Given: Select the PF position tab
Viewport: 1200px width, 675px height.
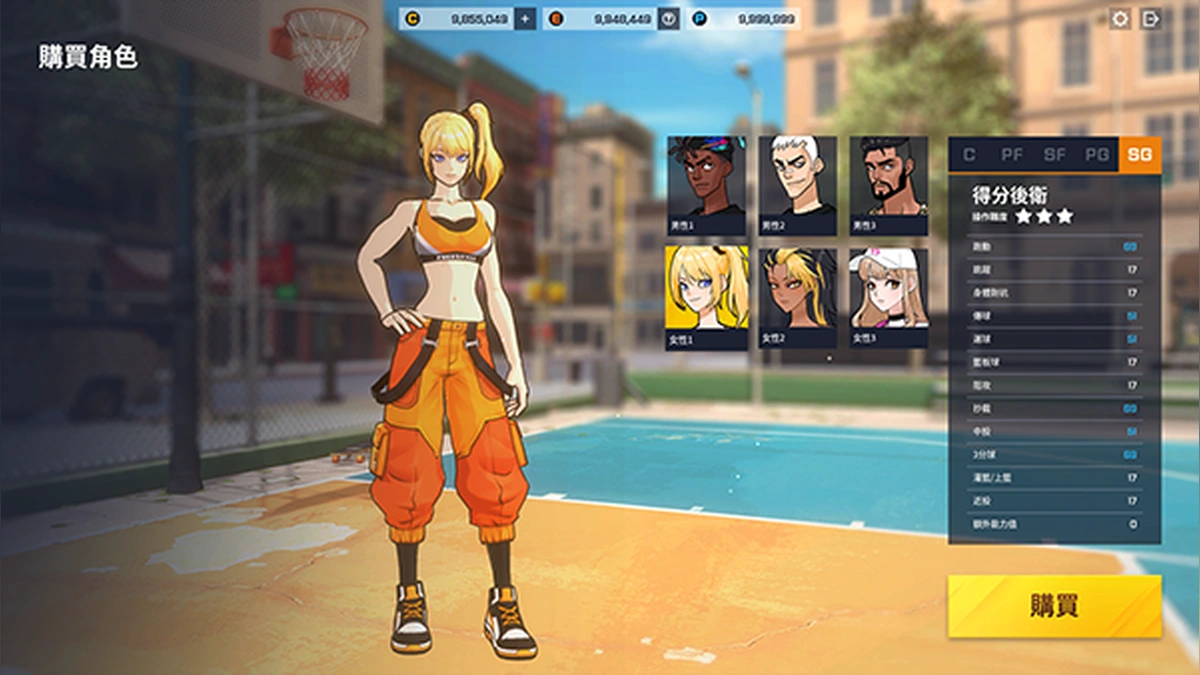Looking at the screenshot, I should pyautogui.click(x=1011, y=155).
